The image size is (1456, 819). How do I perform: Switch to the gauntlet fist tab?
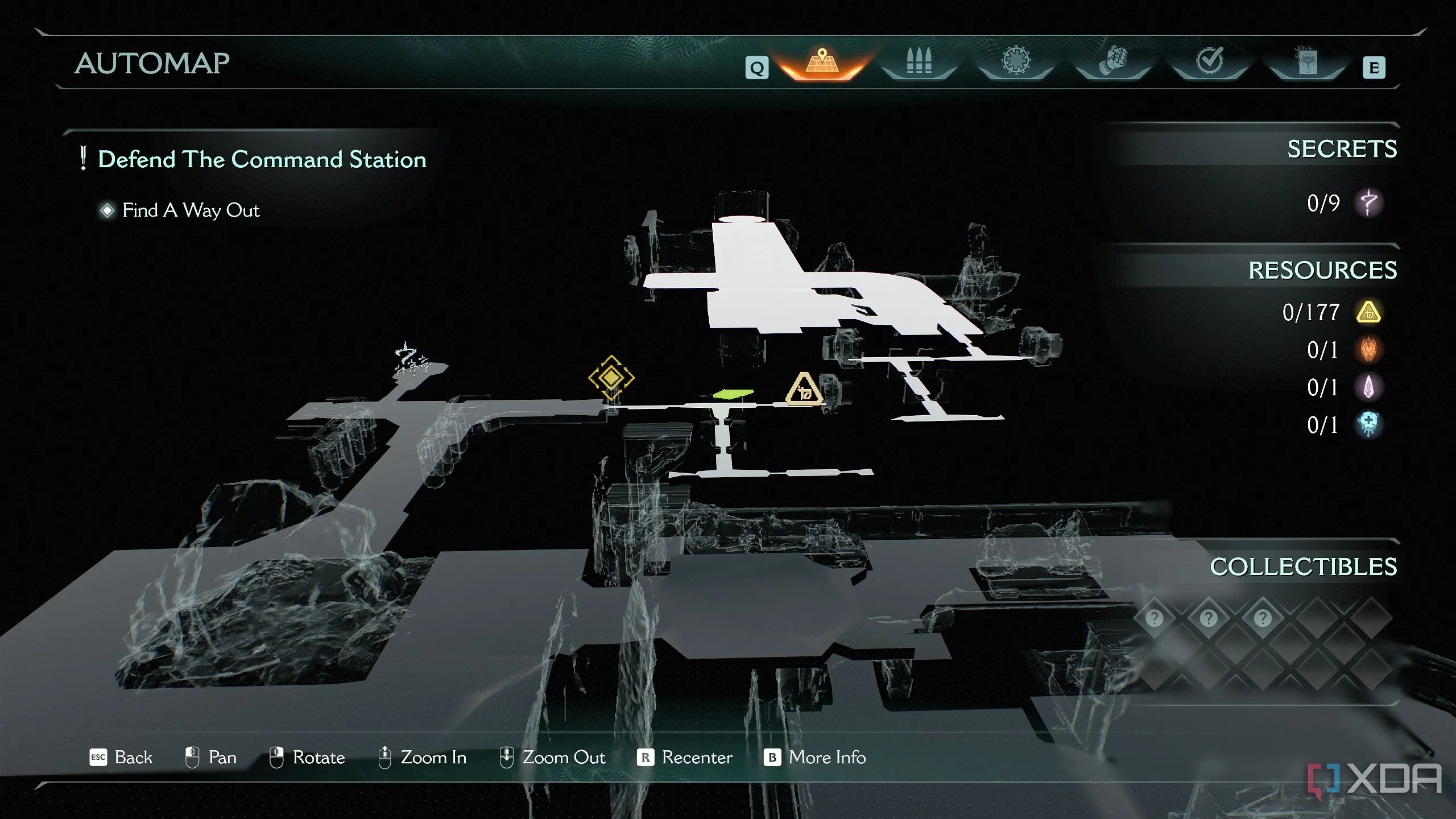pyautogui.click(x=1112, y=61)
